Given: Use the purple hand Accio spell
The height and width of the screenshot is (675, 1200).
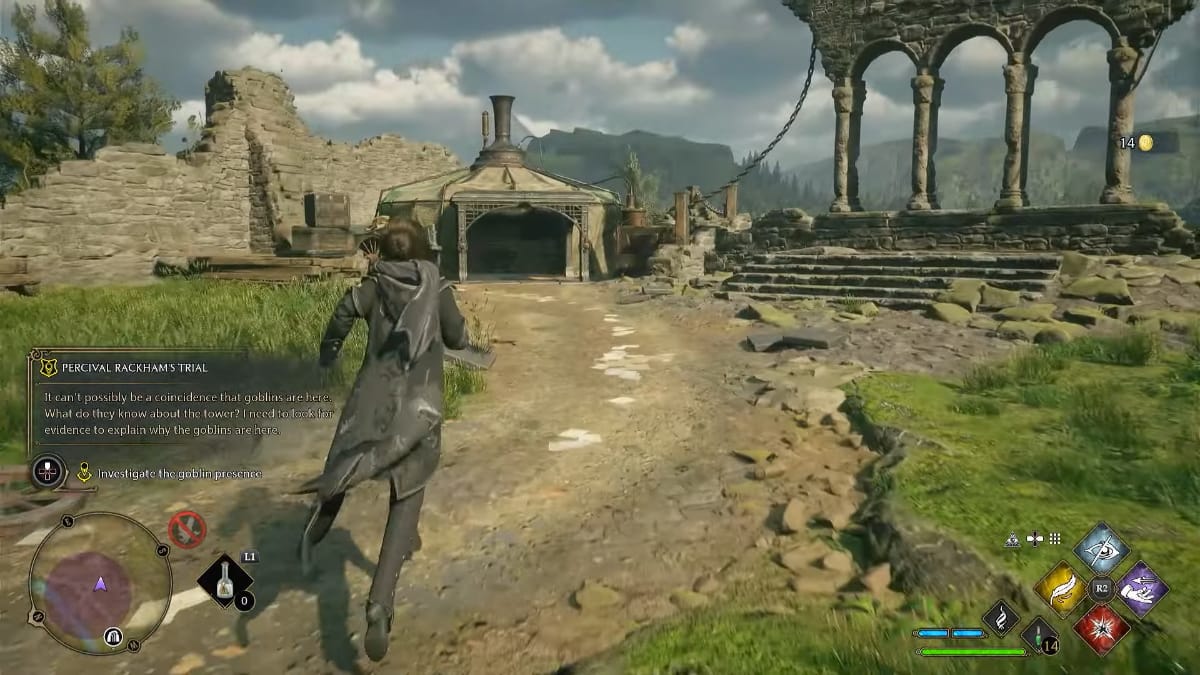Looking at the screenshot, I should coord(1142,589).
